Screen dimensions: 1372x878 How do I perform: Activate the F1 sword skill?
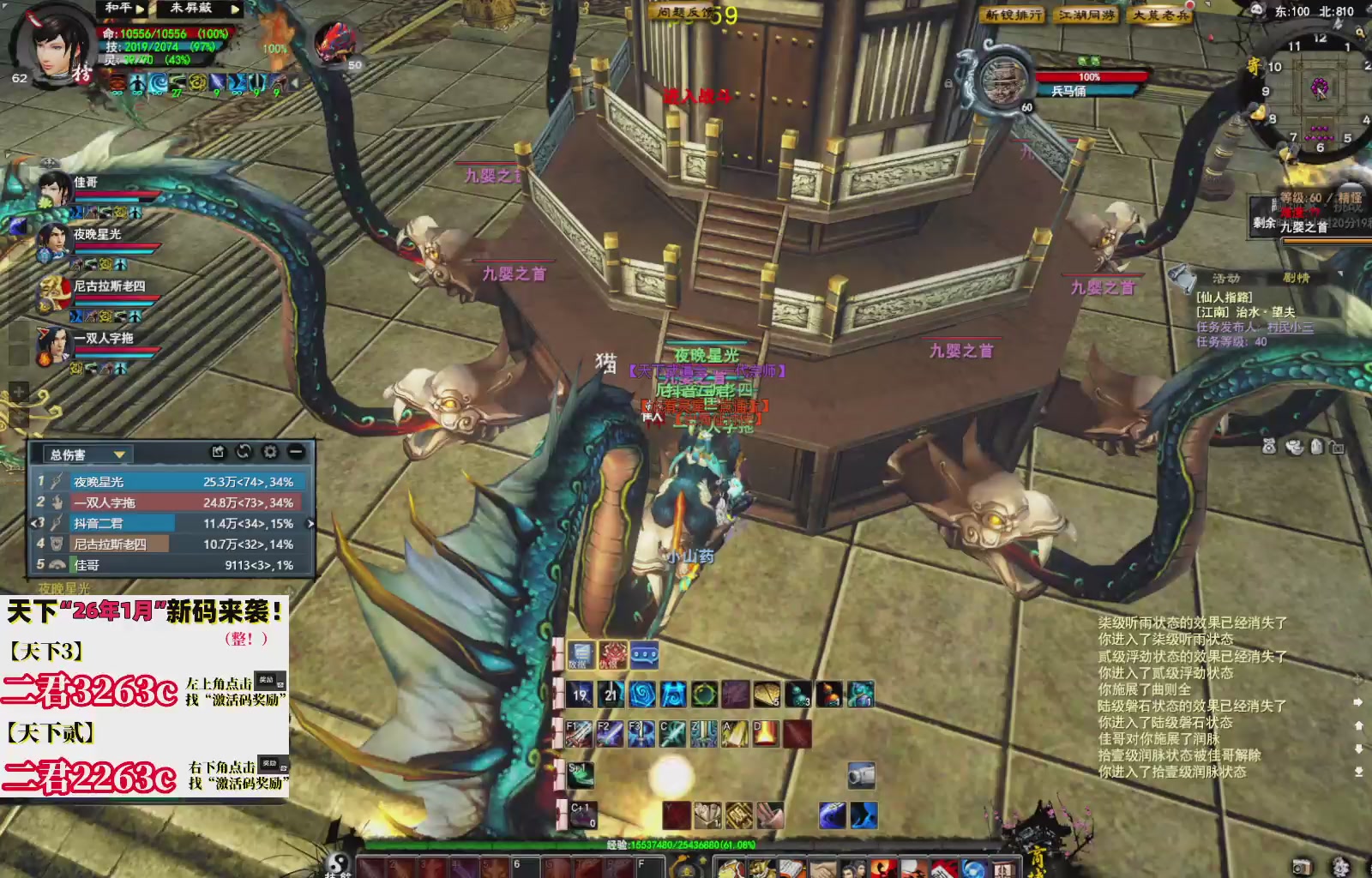[x=579, y=734]
